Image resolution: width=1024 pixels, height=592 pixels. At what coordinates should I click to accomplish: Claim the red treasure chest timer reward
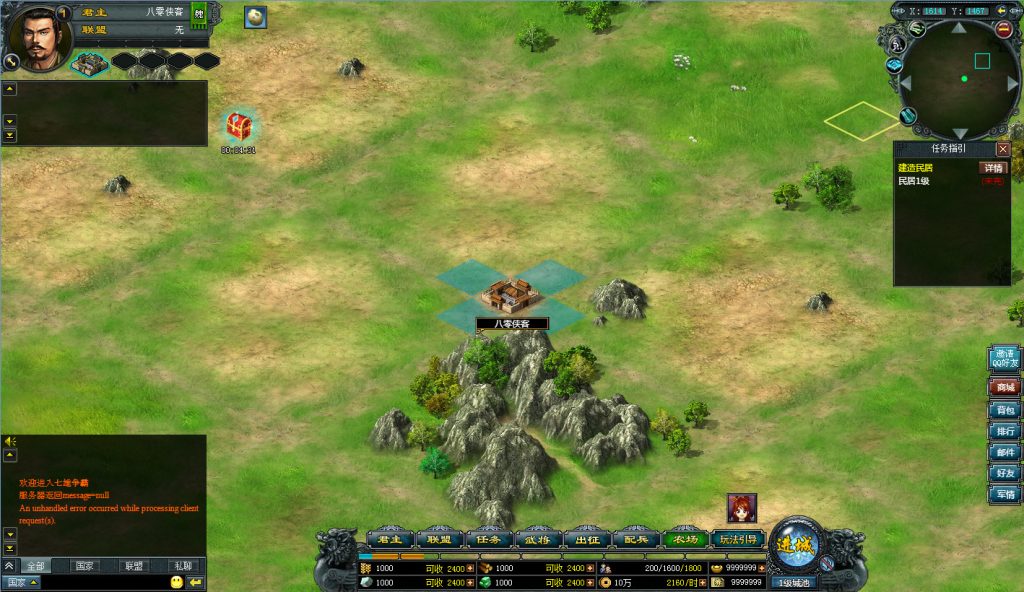tap(238, 127)
